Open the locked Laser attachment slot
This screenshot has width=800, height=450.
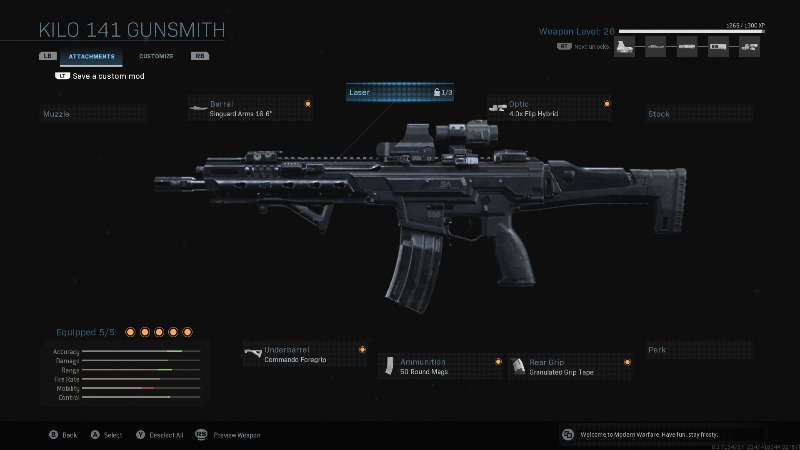tap(400, 92)
